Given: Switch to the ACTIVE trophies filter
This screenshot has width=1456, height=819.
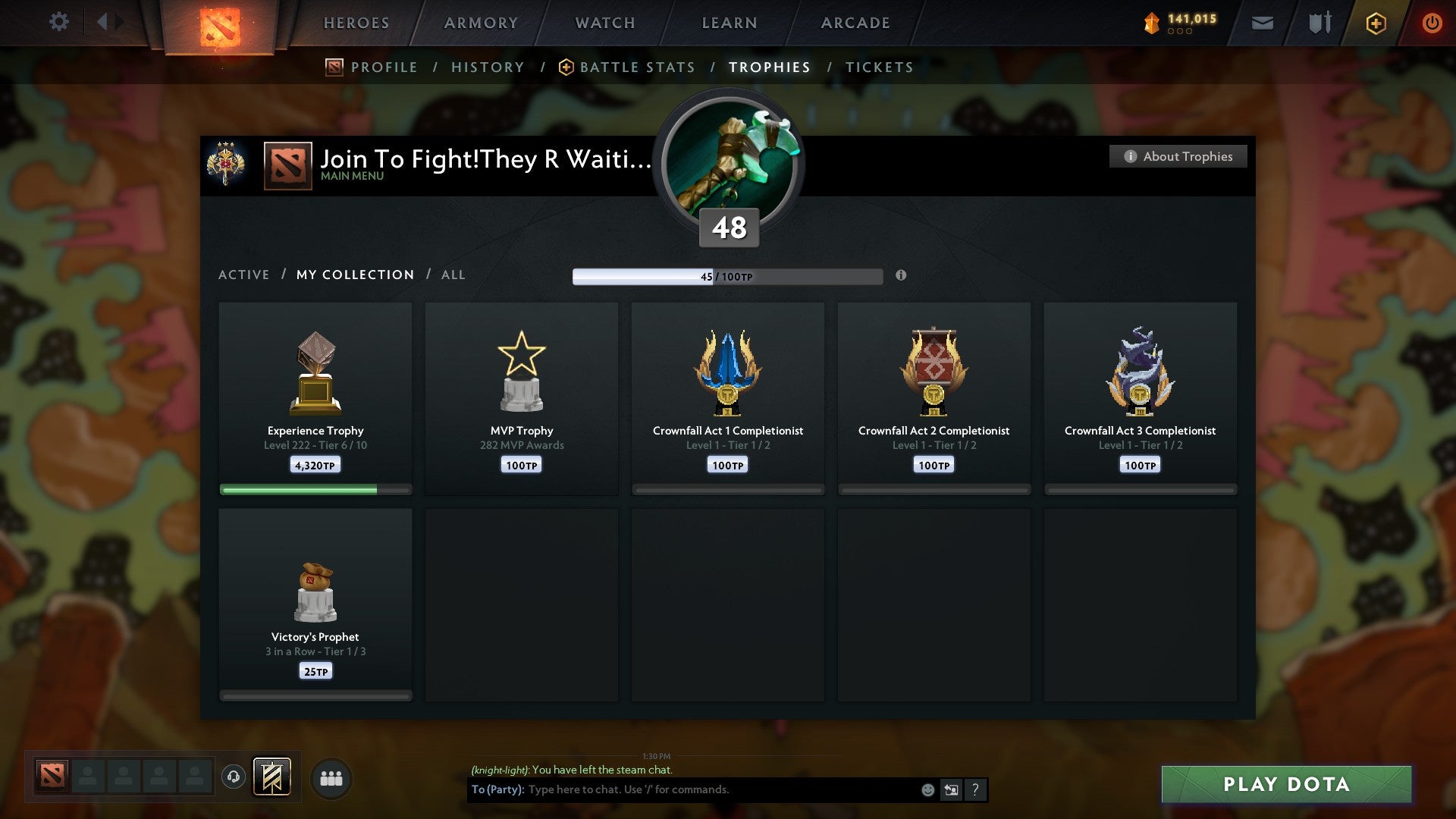Looking at the screenshot, I should coord(244,275).
